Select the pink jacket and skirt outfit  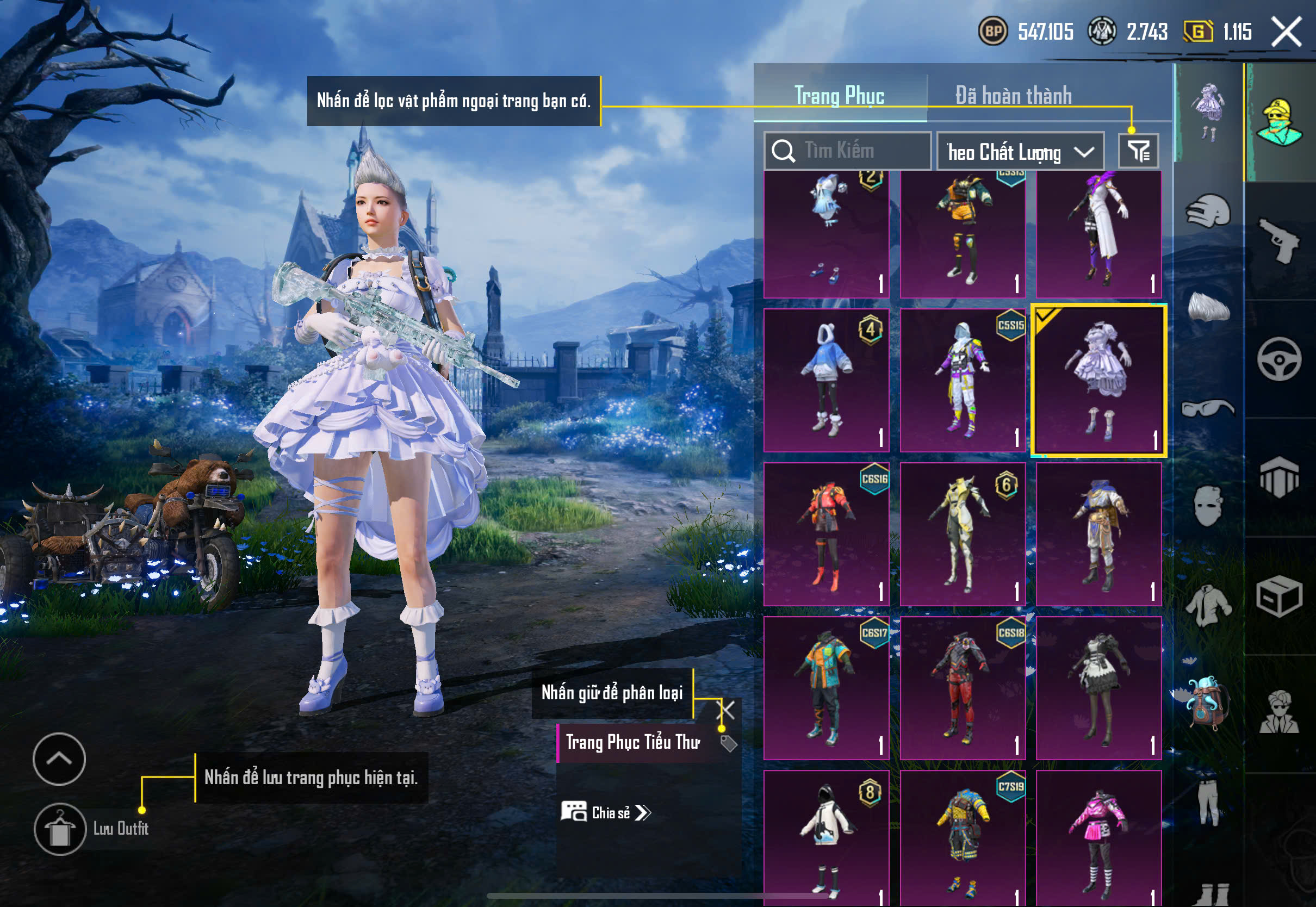point(1098,838)
